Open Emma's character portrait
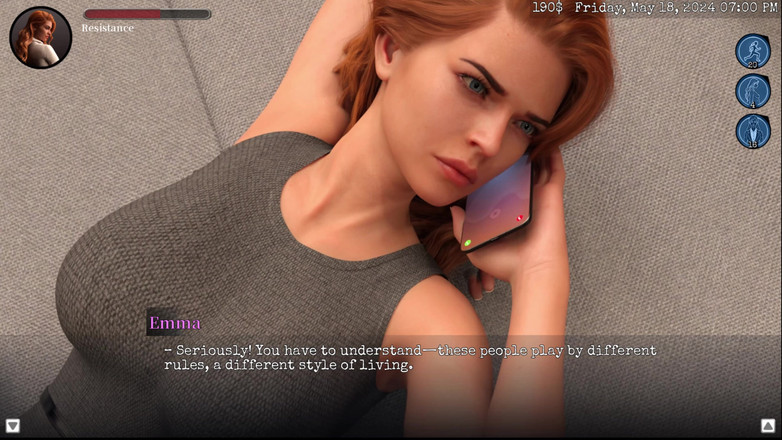 point(40,37)
